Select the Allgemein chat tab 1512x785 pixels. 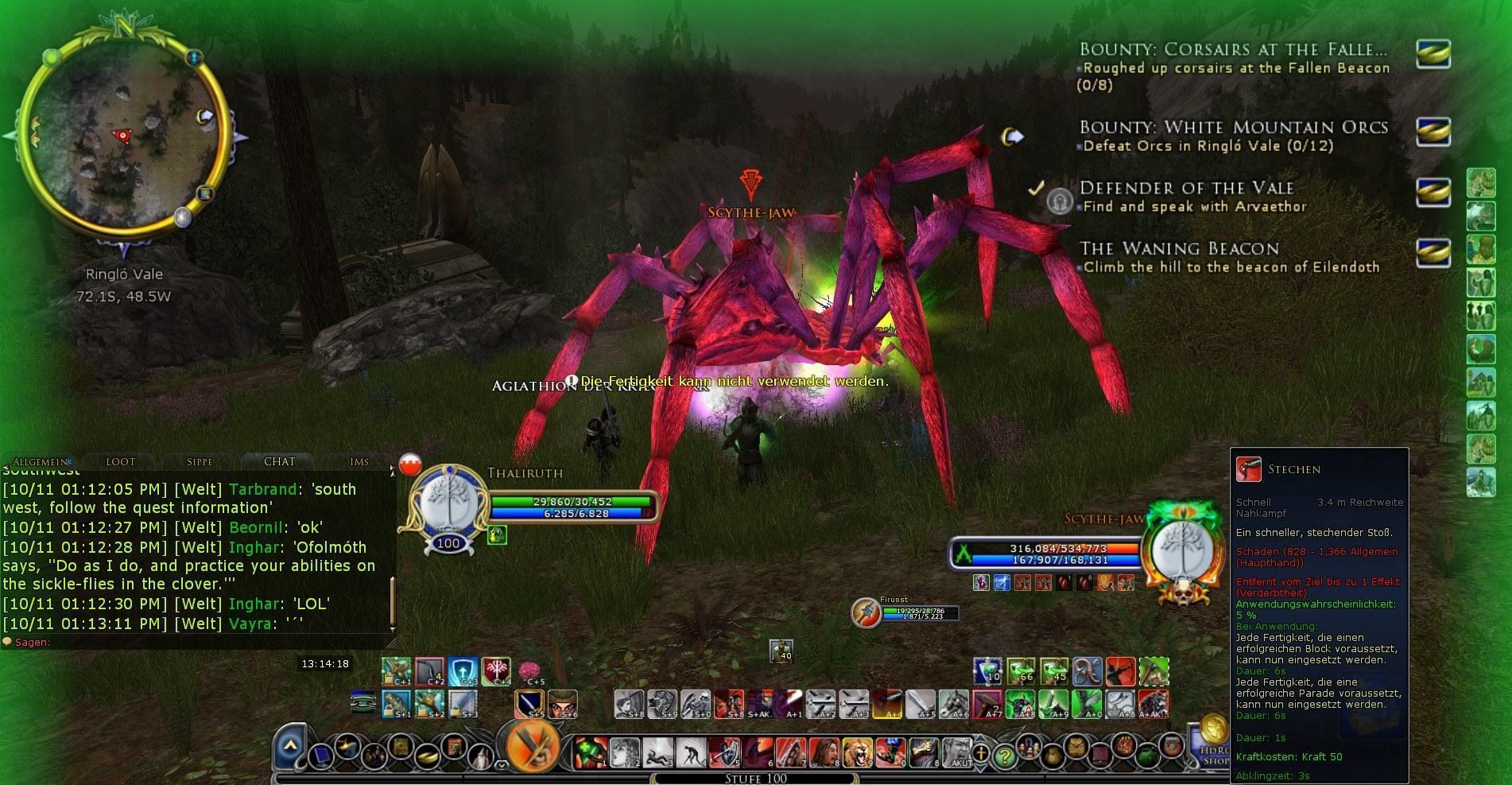(40, 461)
